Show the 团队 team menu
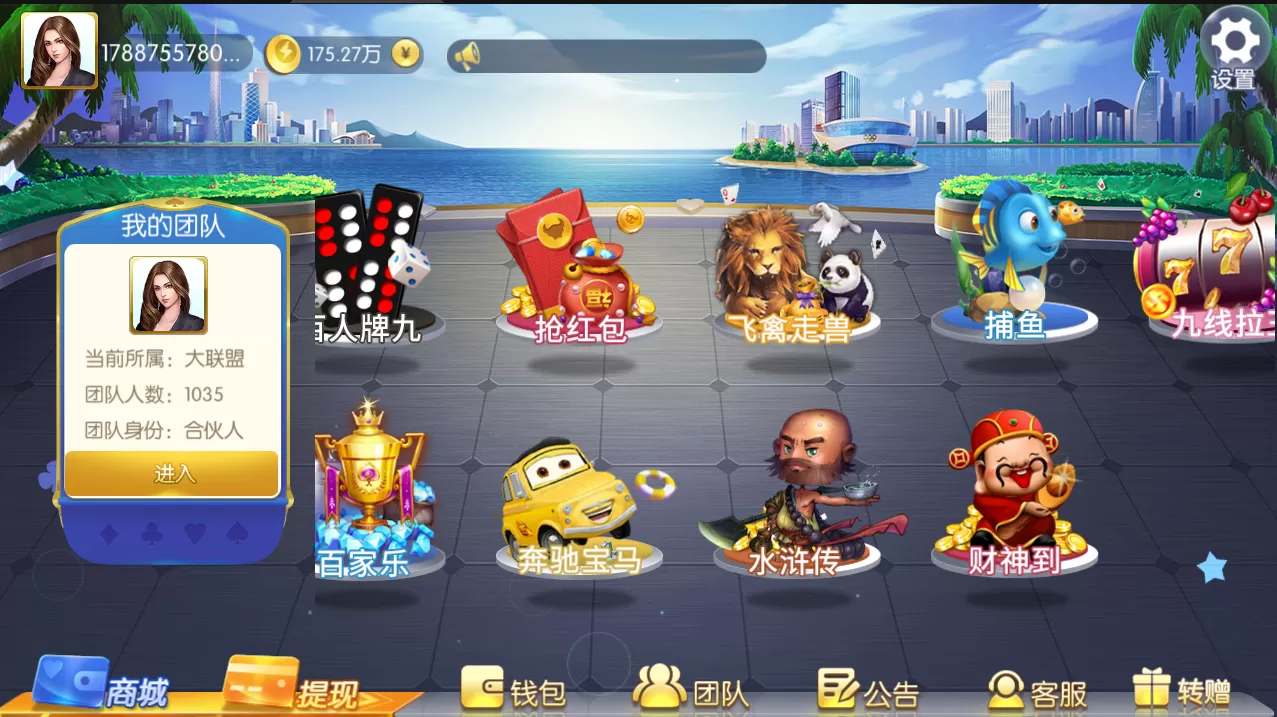 click(692, 690)
